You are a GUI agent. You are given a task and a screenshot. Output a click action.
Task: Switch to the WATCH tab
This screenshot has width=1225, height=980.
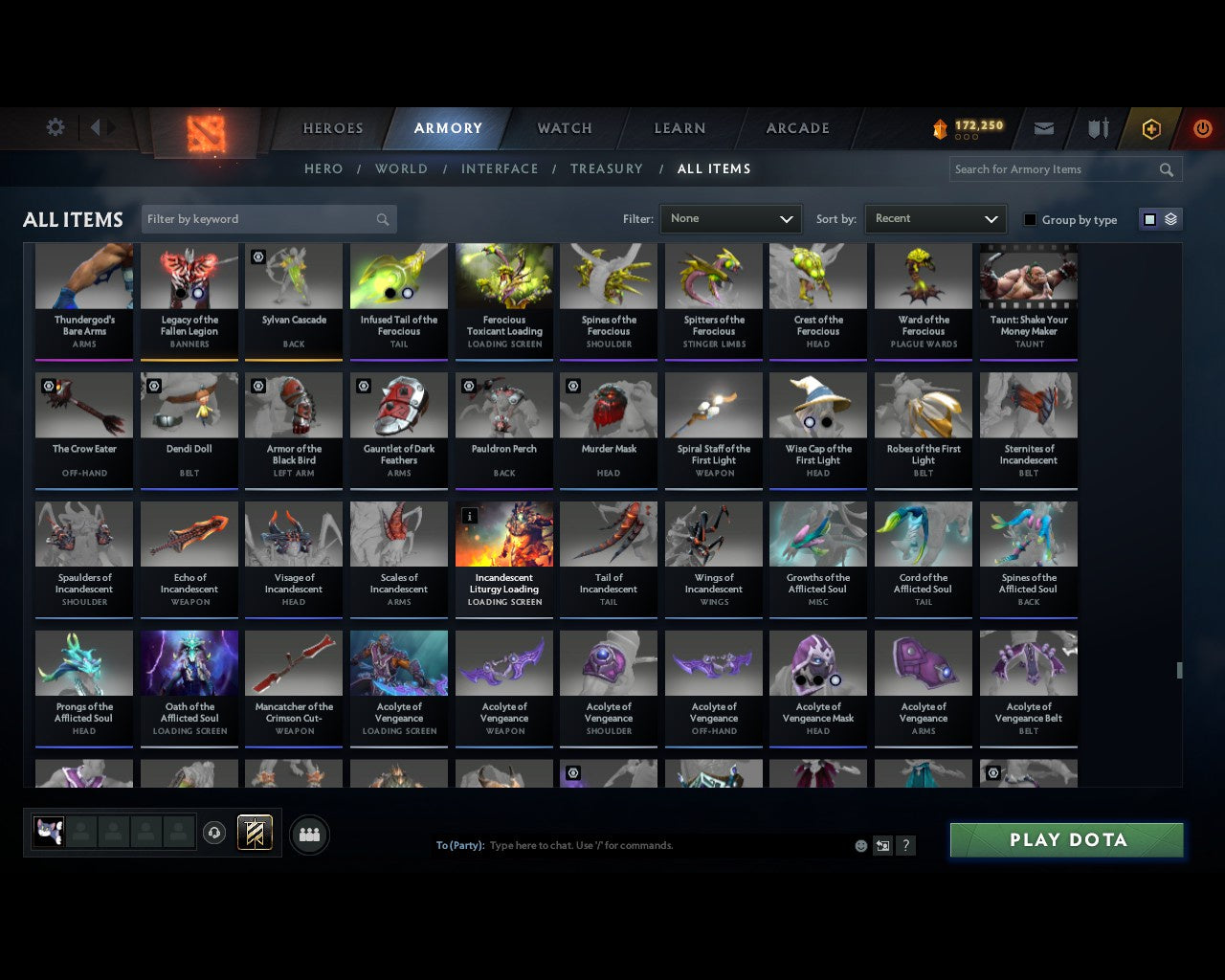pos(564,128)
